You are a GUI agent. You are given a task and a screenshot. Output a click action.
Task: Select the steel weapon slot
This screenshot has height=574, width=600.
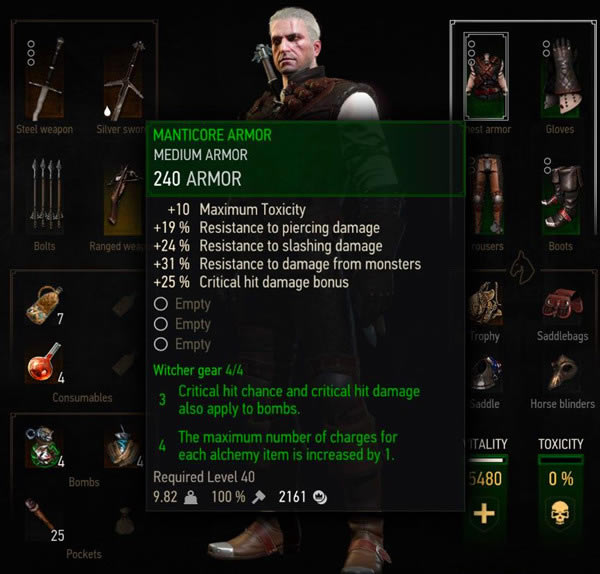pyautogui.click(x=44, y=78)
